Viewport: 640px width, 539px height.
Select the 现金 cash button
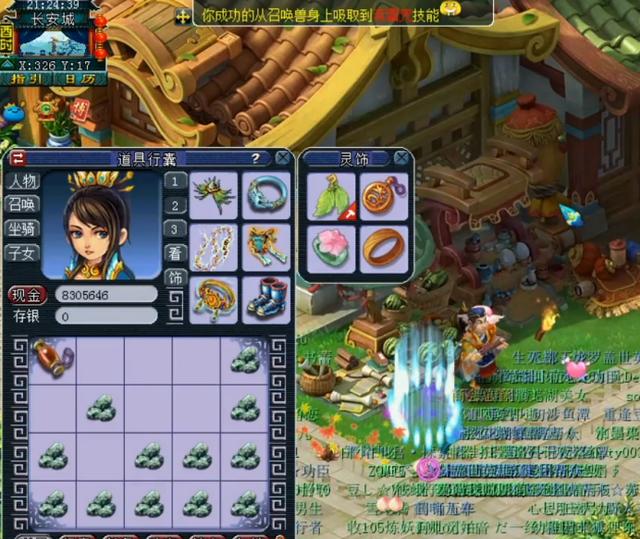coord(27,295)
